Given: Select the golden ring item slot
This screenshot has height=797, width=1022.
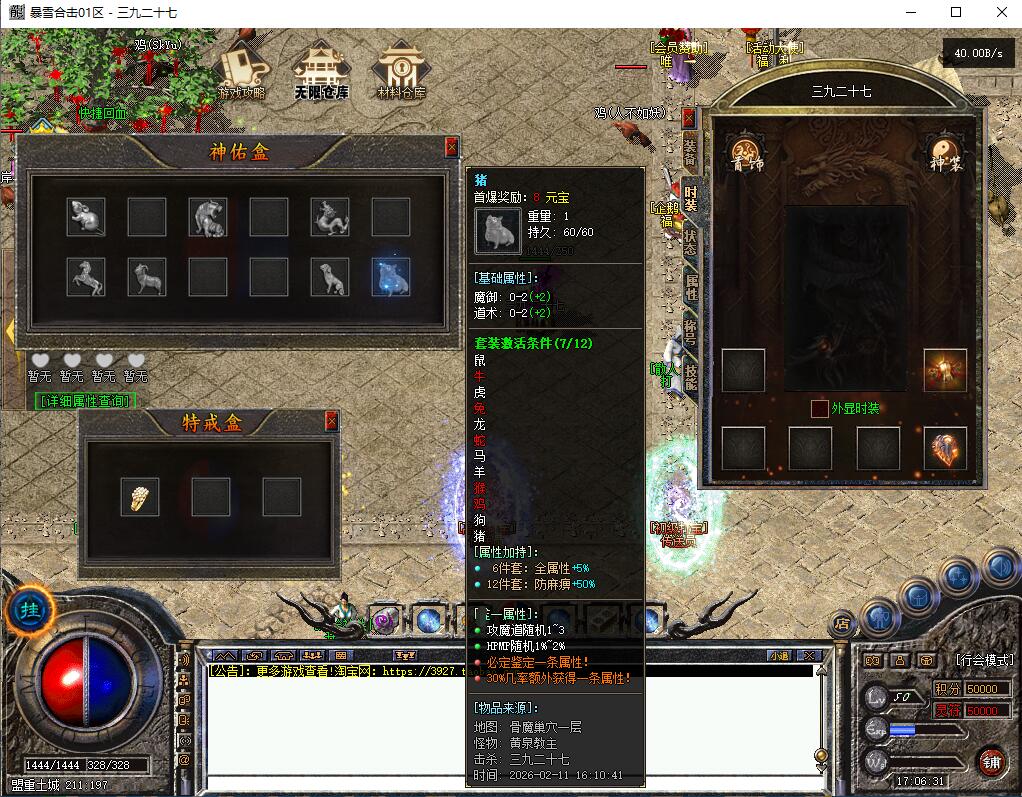Looking at the screenshot, I should coord(140,496).
